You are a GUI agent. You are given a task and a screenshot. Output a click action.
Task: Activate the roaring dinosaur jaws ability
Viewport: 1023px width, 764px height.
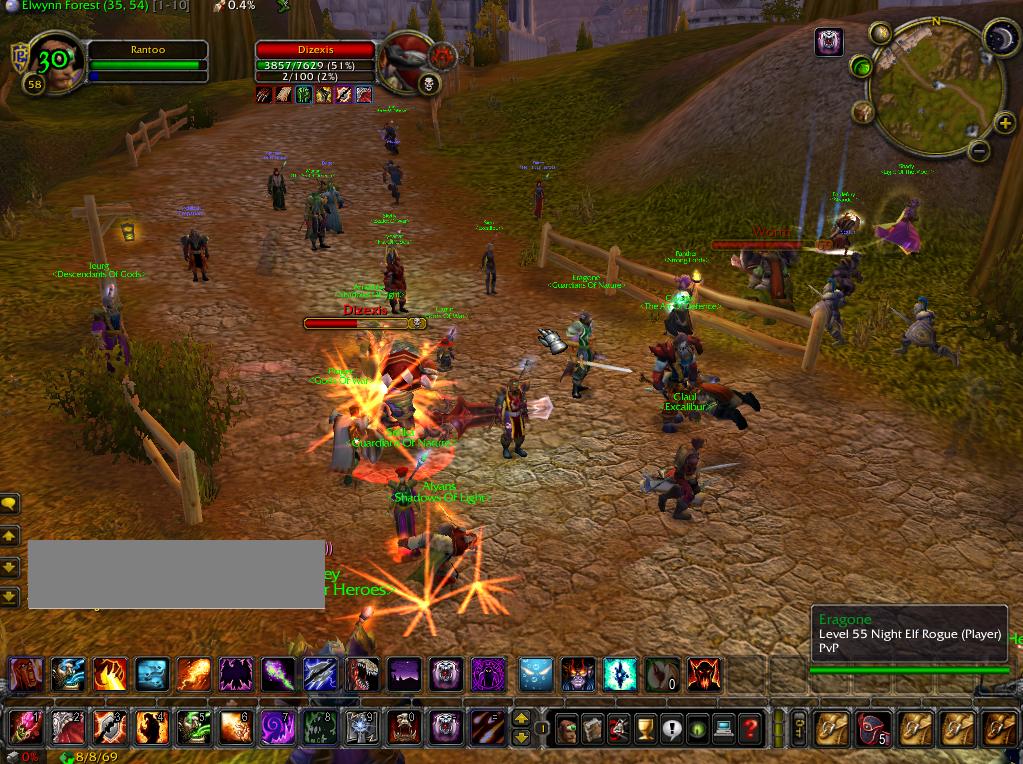(x=362, y=675)
